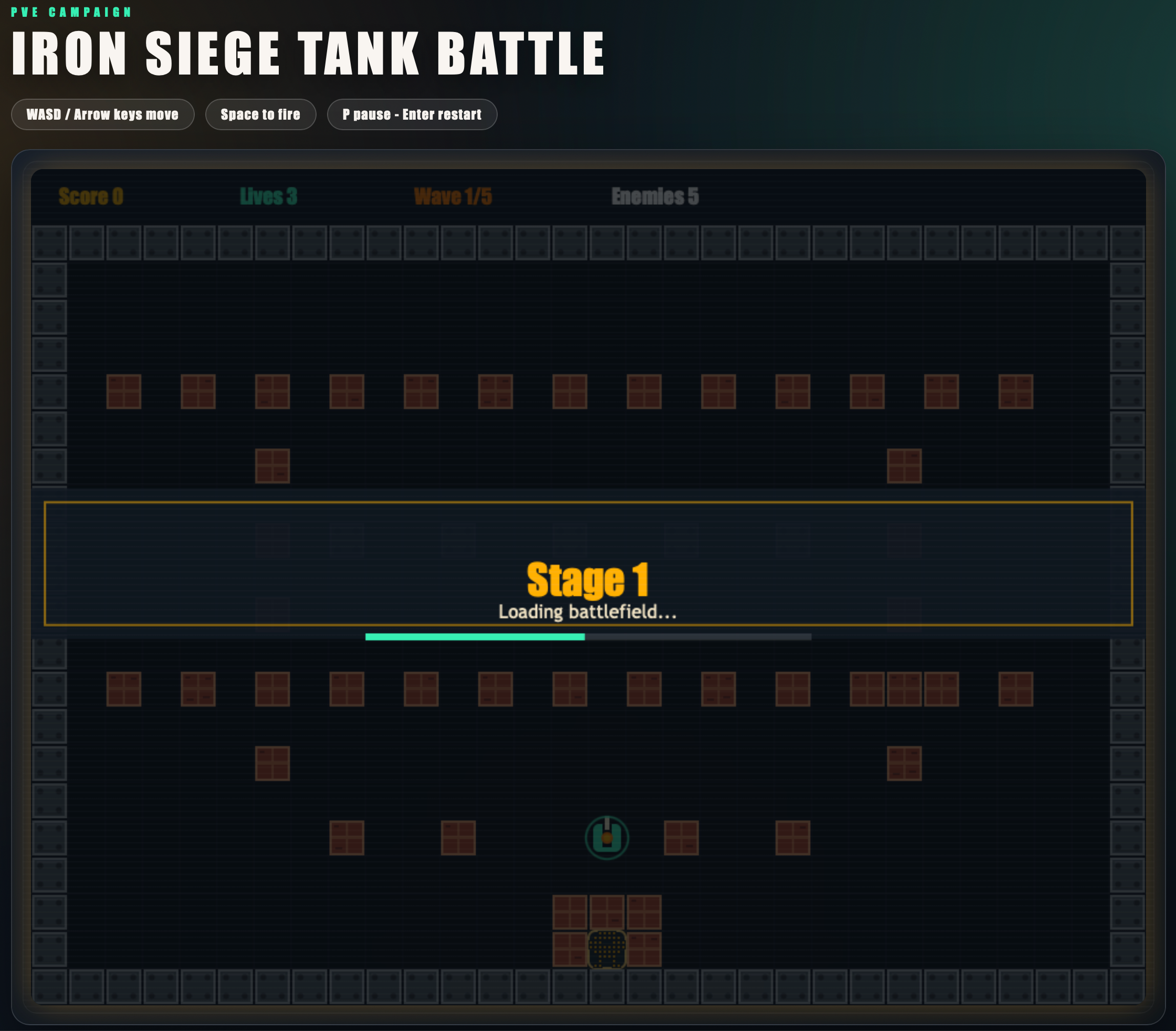
Task: Click the Enemies 5 counter
Action: (x=656, y=197)
